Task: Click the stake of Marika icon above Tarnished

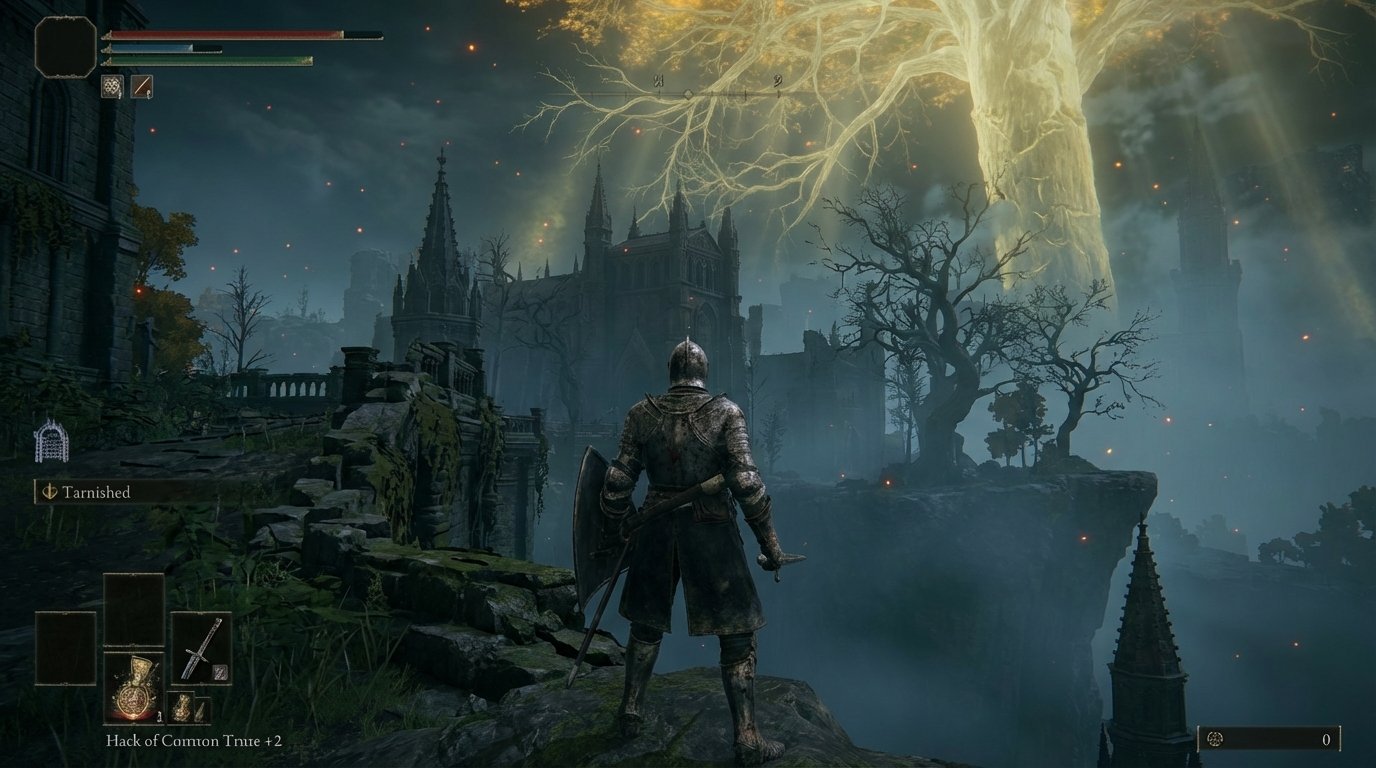Action: point(52,440)
